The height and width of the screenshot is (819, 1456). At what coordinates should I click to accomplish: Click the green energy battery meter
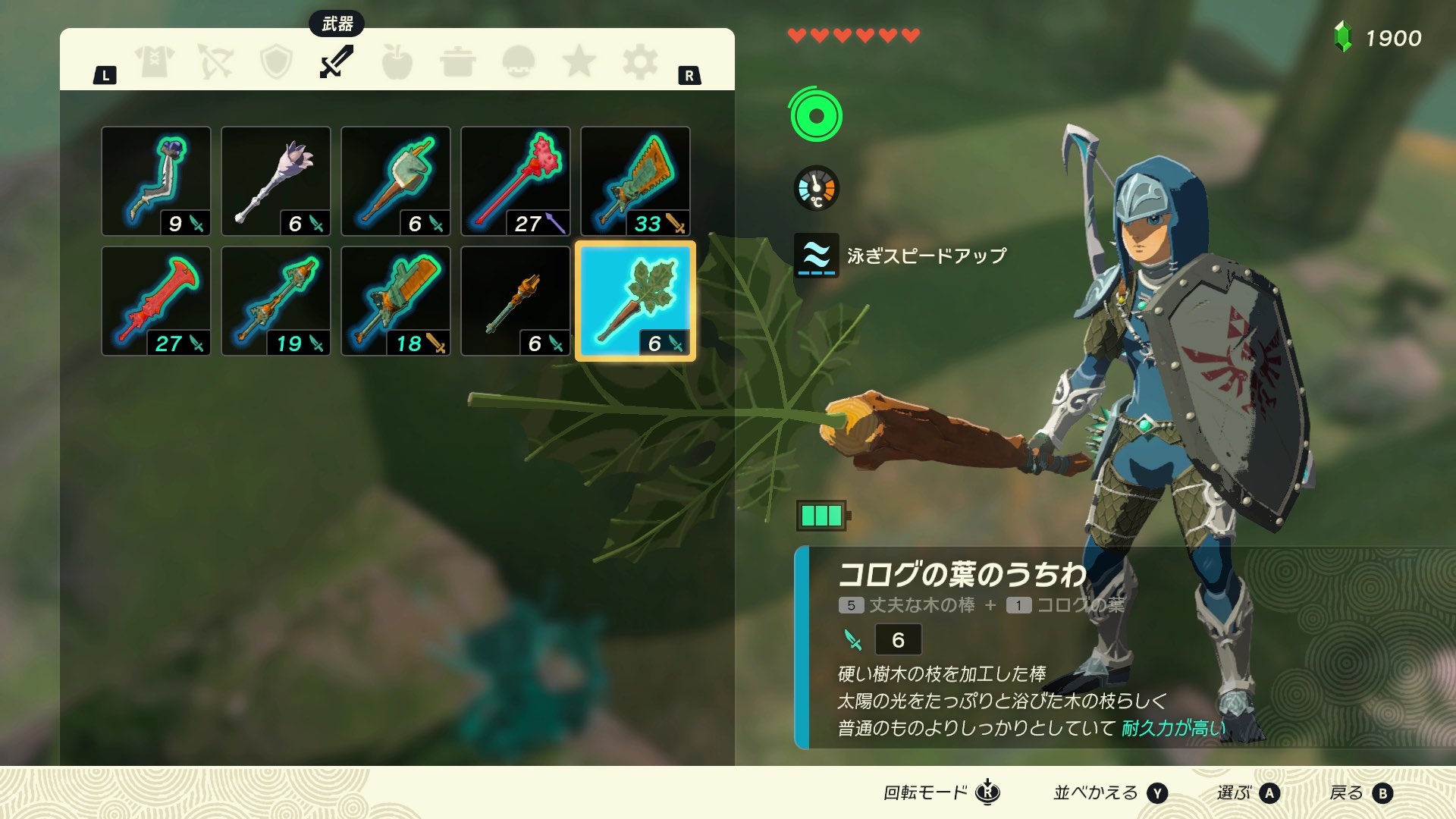click(x=821, y=514)
